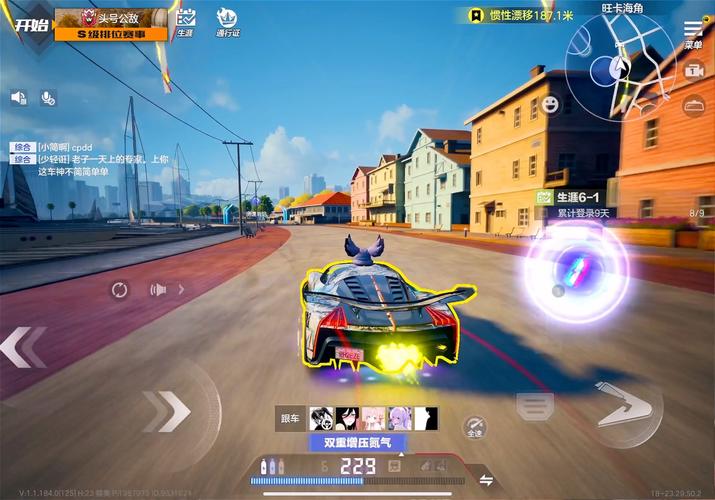Open the 菜单 menu button
This screenshot has width=715, height=500.
tap(693, 33)
